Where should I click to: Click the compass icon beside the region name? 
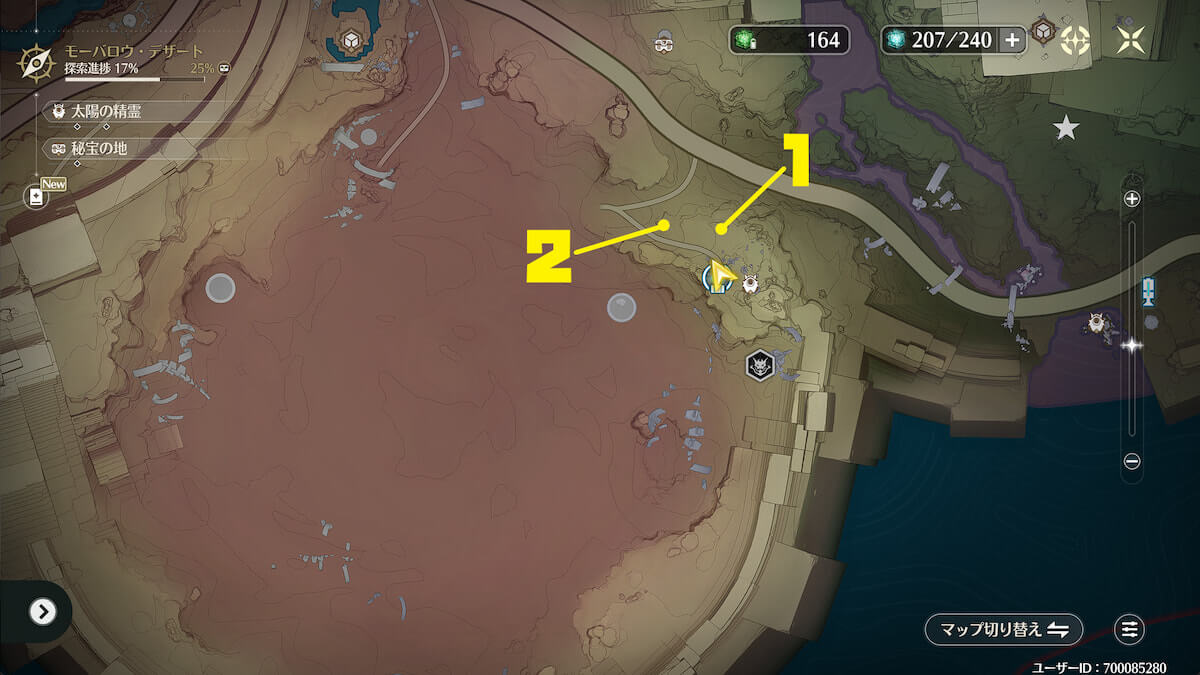[x=38, y=63]
